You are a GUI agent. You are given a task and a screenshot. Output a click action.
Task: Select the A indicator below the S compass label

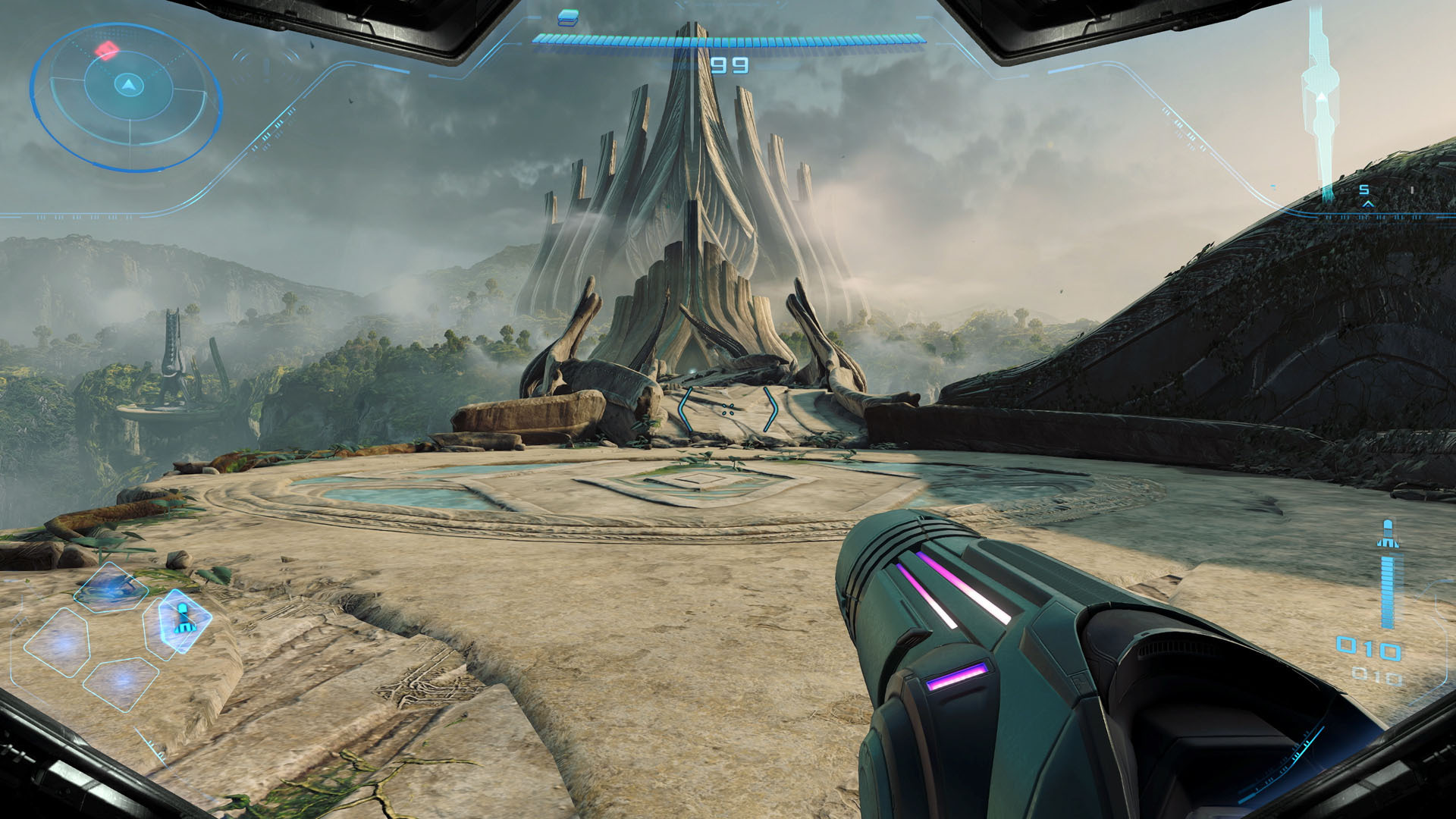point(1368,205)
